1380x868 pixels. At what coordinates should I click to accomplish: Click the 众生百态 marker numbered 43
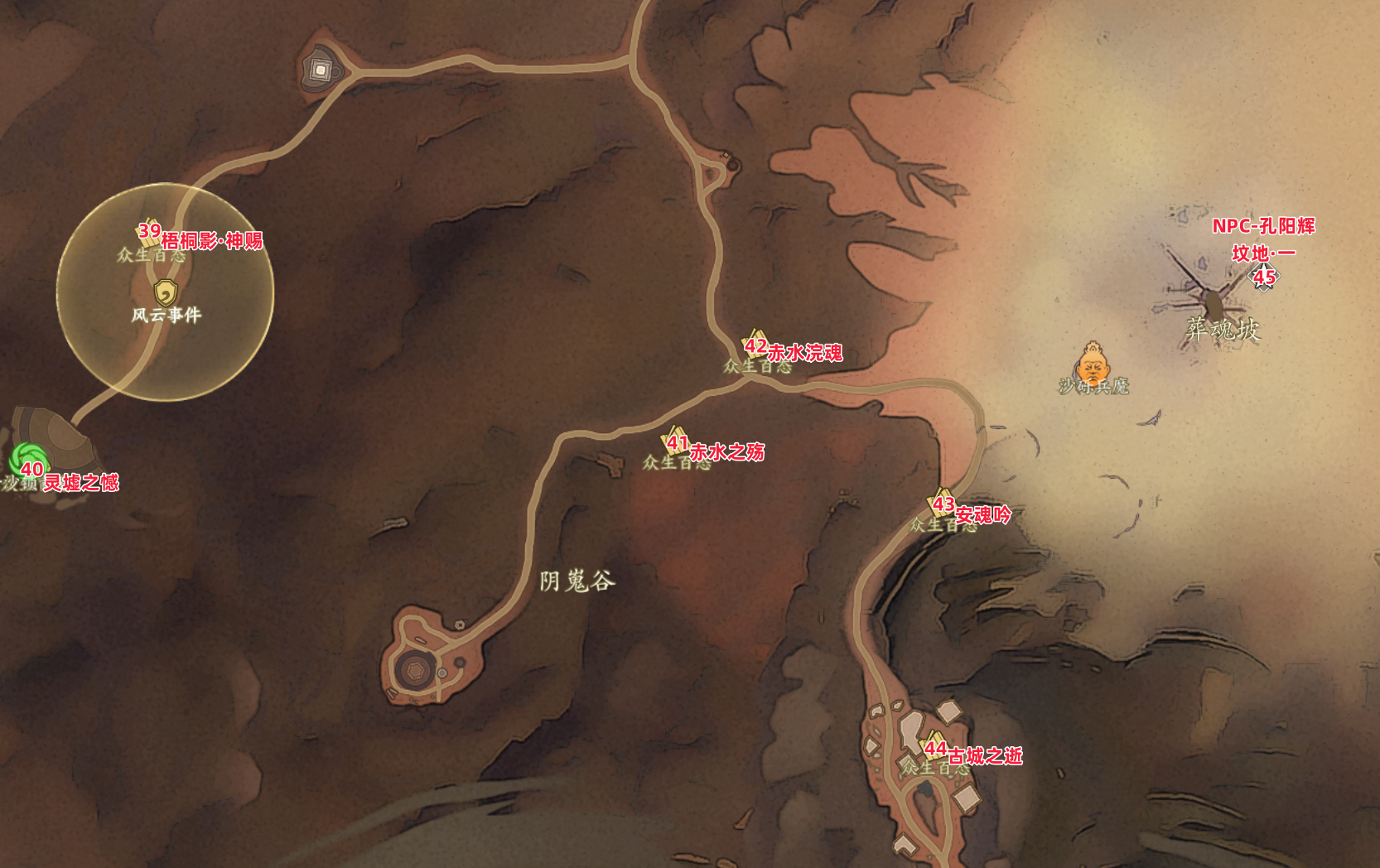(x=941, y=503)
